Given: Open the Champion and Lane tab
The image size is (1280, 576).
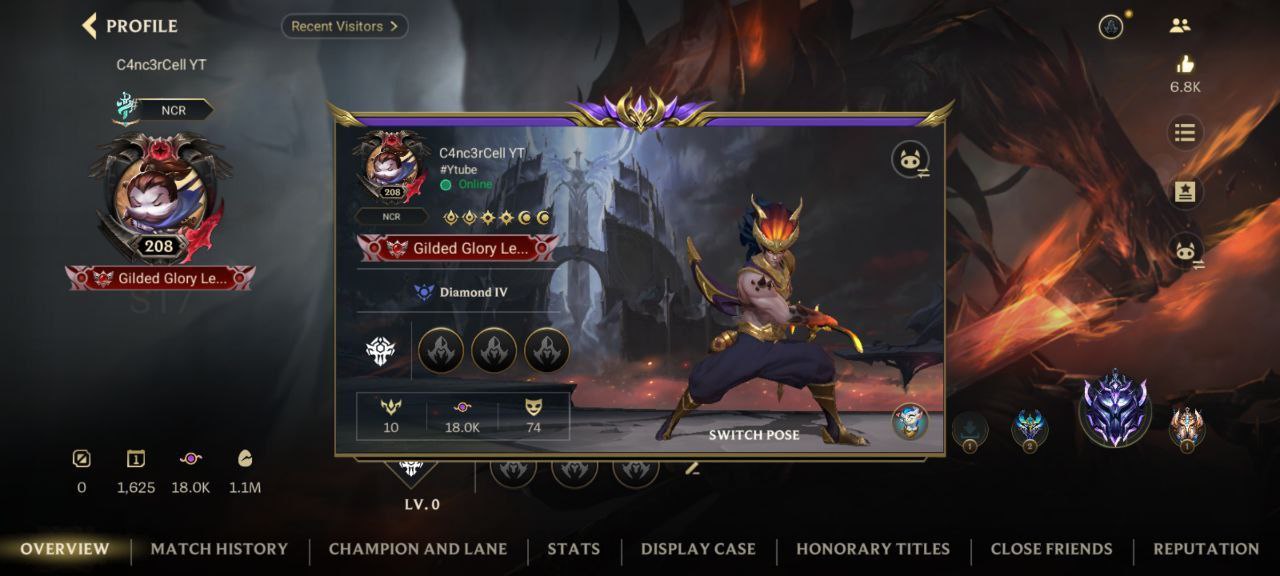Looking at the screenshot, I should tap(418, 549).
